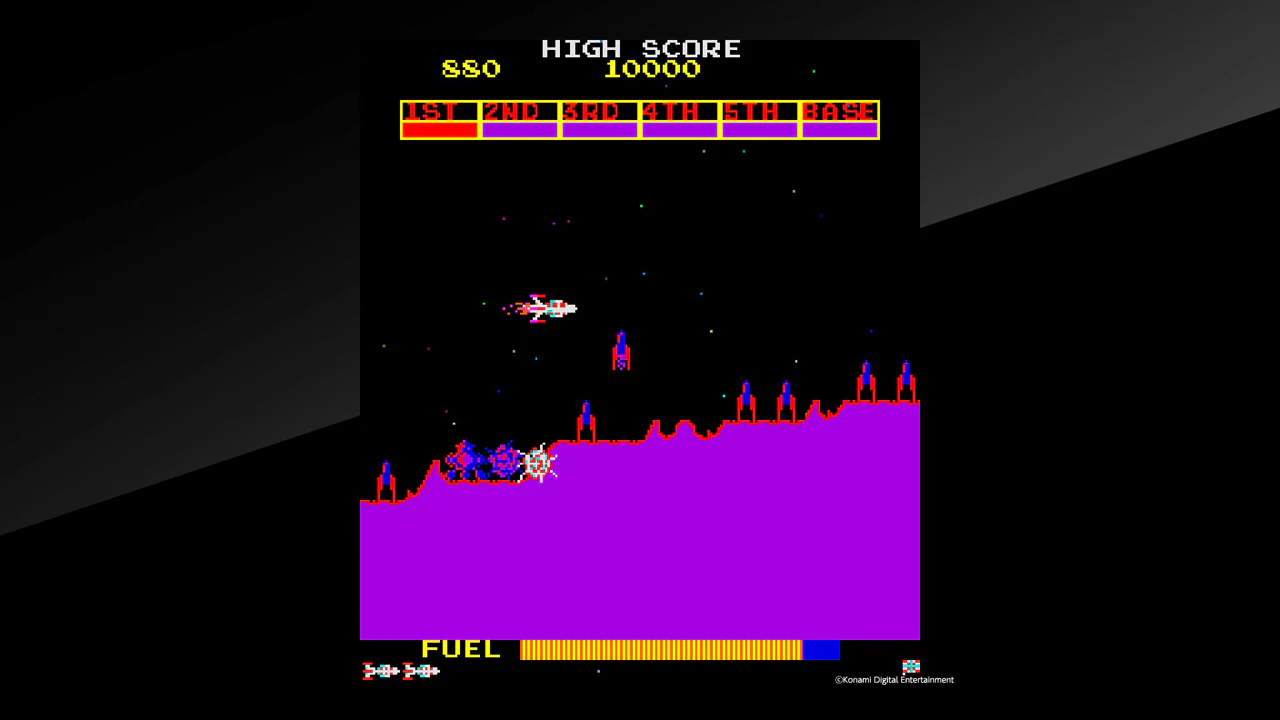Click the purple bar under 4TH
Image resolution: width=1280 pixels, height=720 pixels.
point(679,130)
